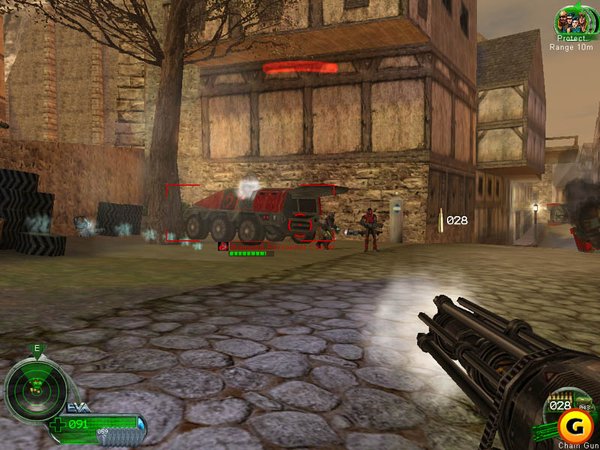Click the EVA label by the radar
This screenshot has width=600, height=450.
[x=79, y=408]
